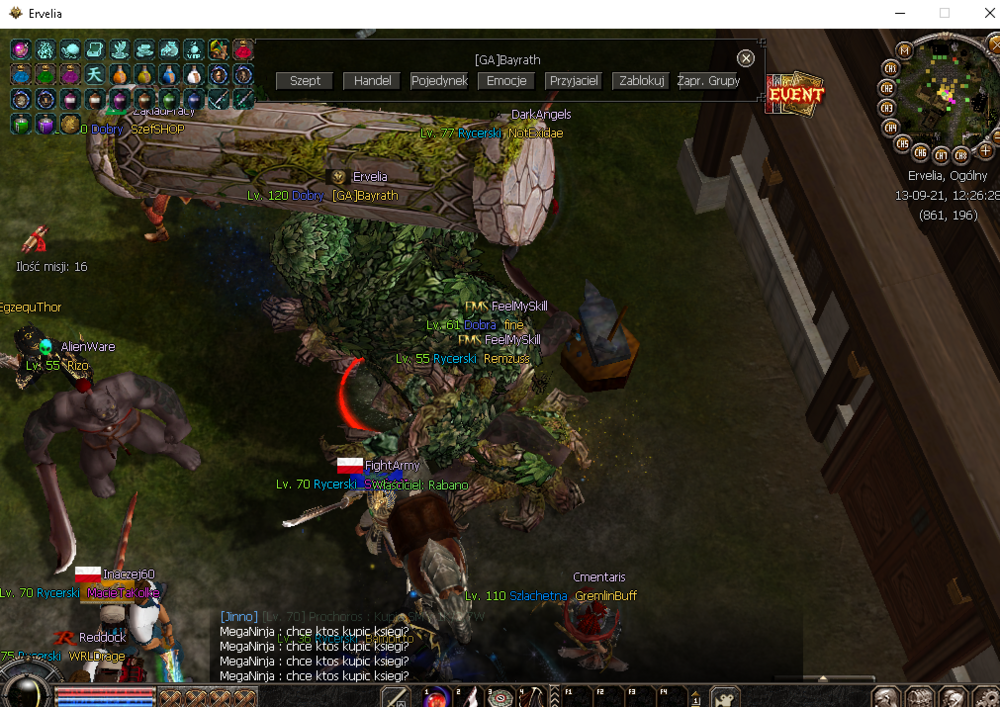Image resolution: width=1000 pixels, height=707 pixels.
Task: Click the minimap M button
Action: (904, 50)
